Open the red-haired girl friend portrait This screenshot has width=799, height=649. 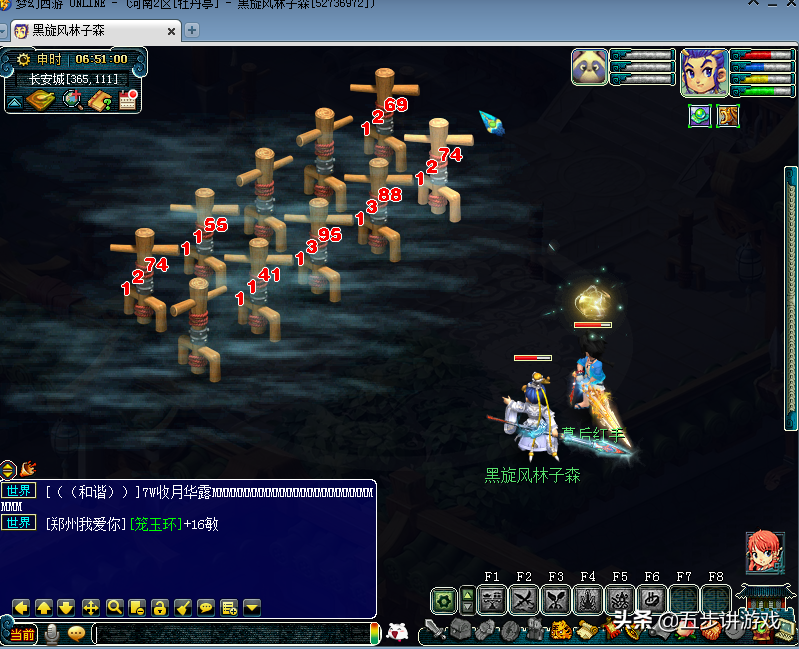[765, 552]
